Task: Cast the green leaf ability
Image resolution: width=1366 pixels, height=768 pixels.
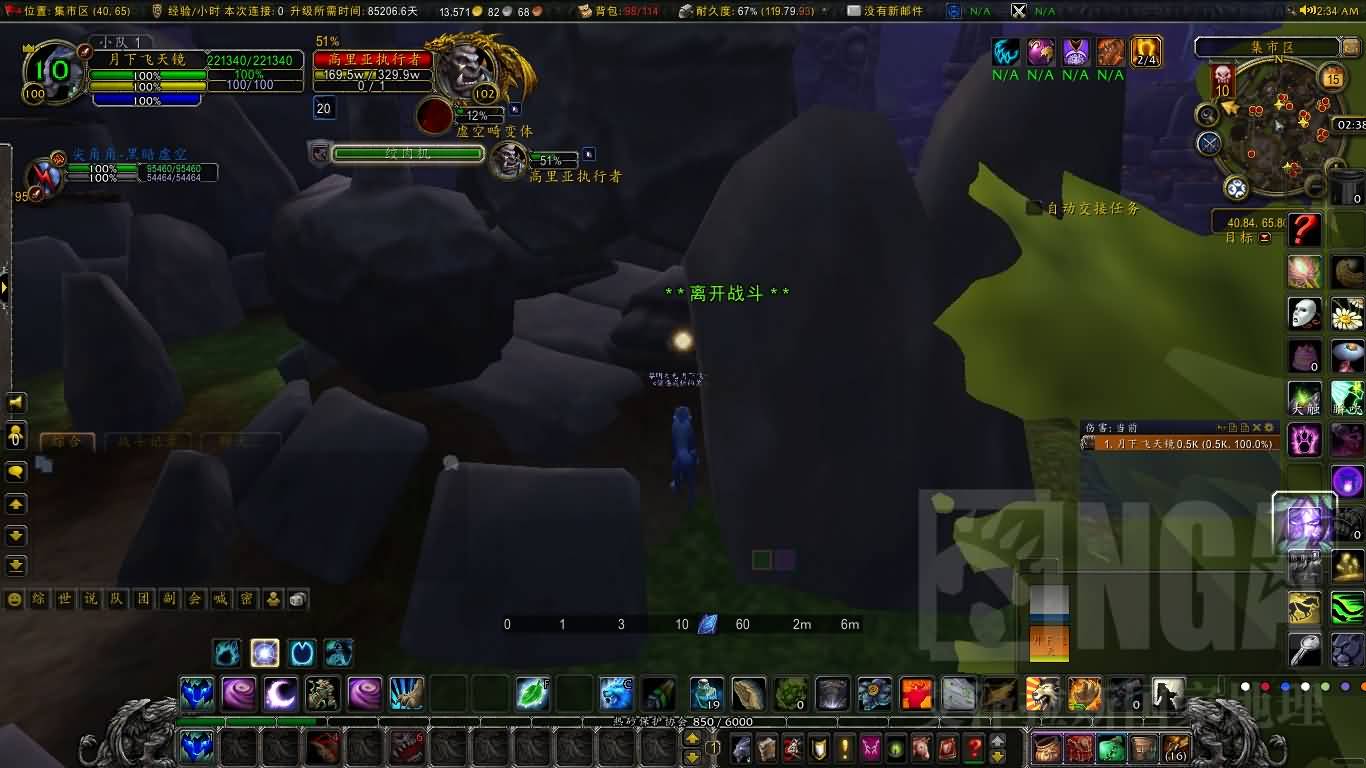Action: 532,694
